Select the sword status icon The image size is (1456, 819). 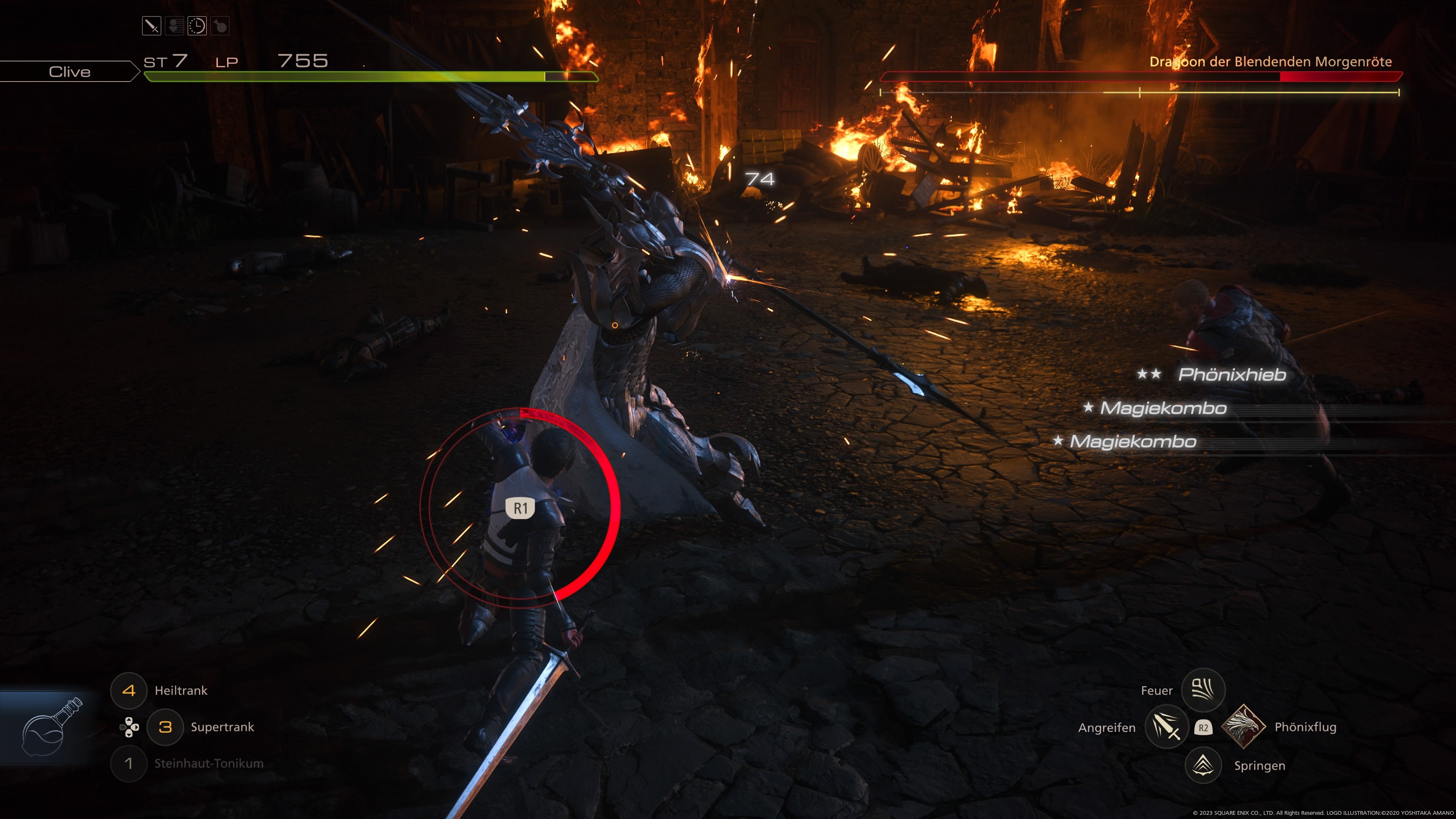pos(152,26)
